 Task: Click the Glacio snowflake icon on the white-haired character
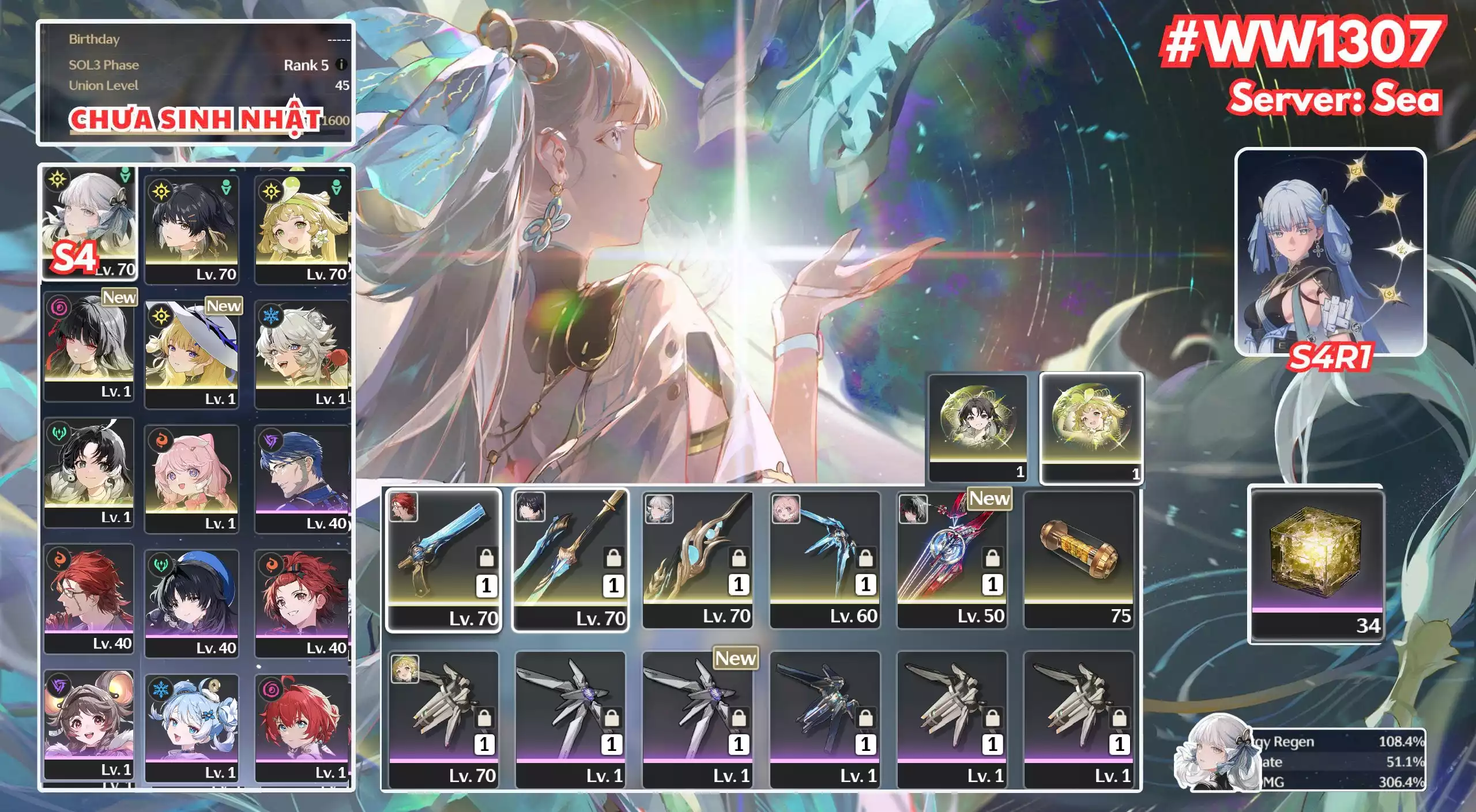[273, 316]
